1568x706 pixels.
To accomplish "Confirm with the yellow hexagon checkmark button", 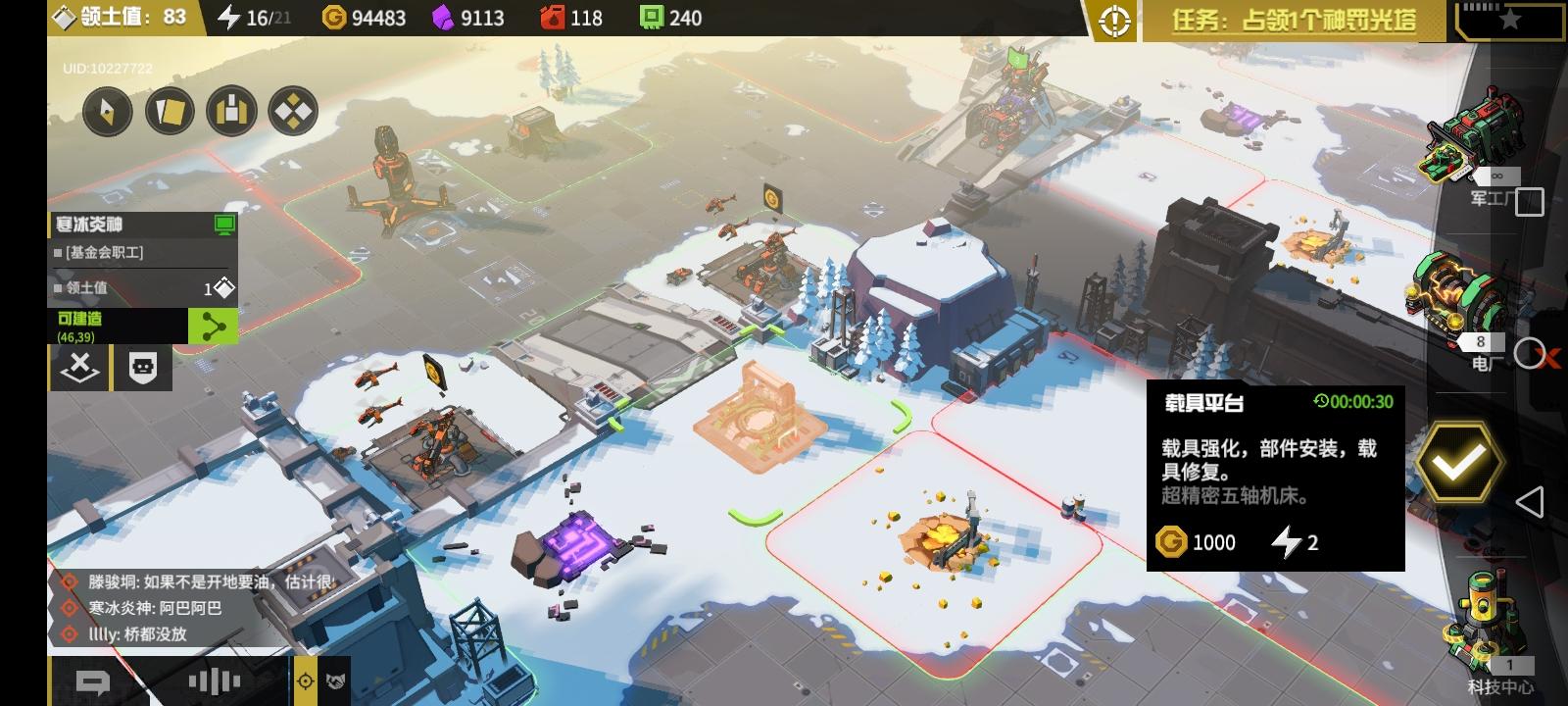I will (x=1459, y=459).
